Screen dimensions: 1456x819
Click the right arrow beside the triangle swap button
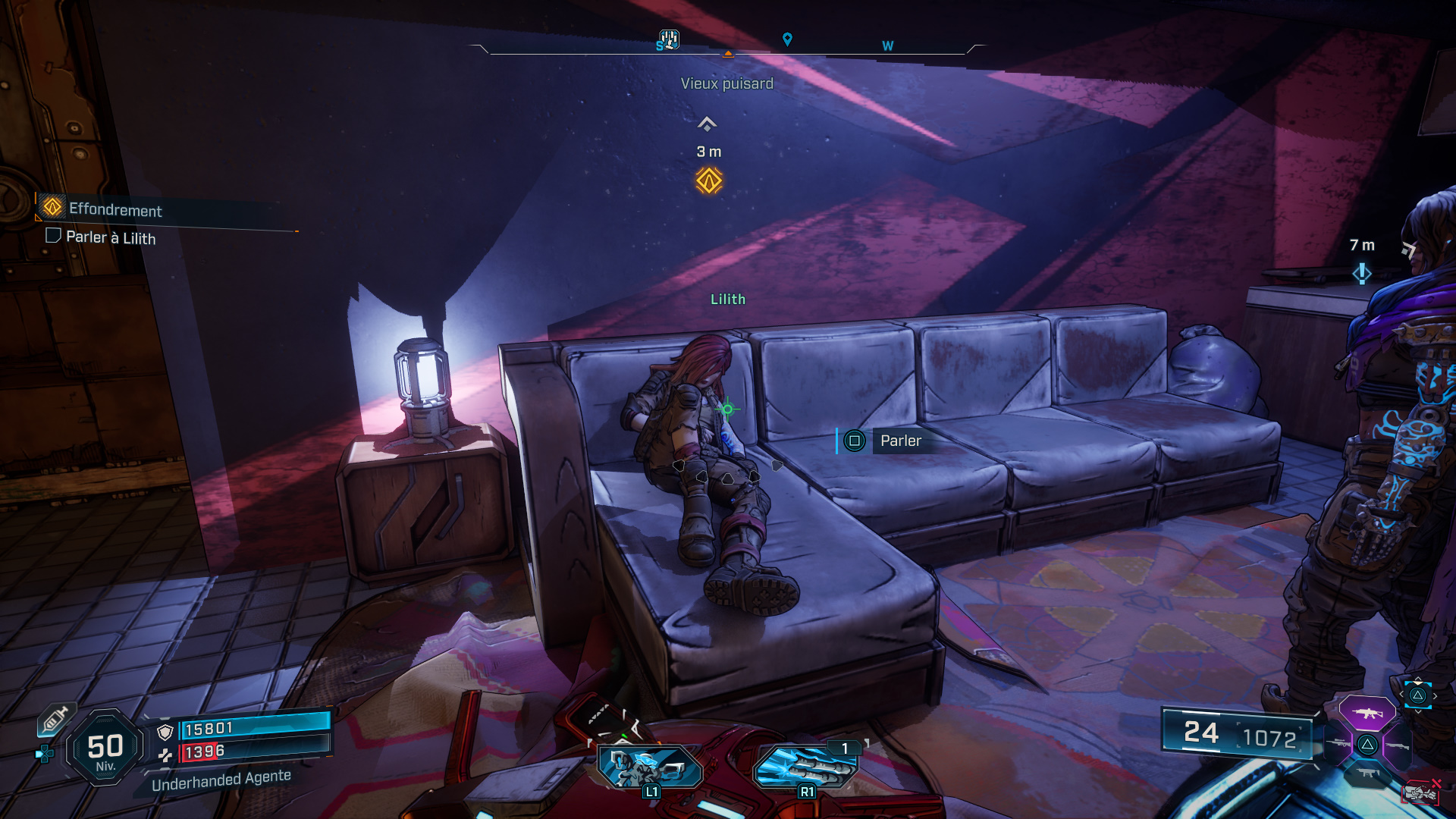1436,695
